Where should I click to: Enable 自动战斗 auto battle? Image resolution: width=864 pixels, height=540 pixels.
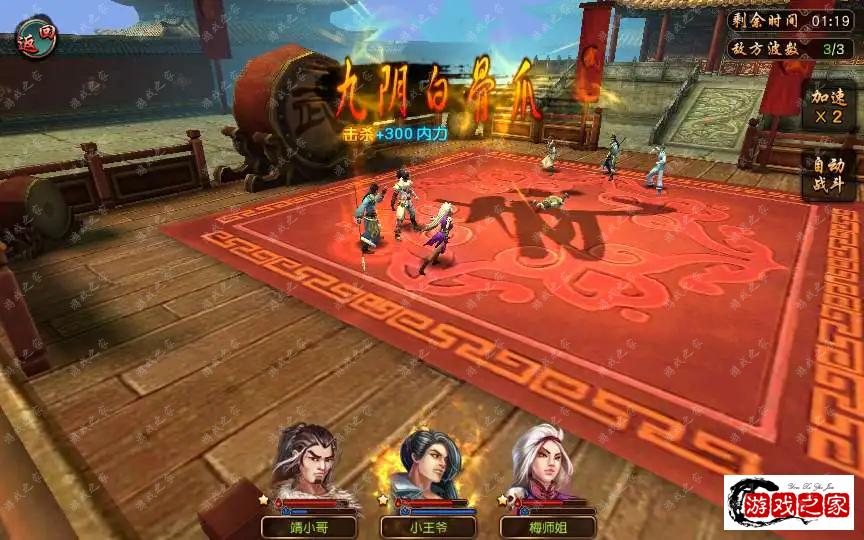[x=827, y=176]
